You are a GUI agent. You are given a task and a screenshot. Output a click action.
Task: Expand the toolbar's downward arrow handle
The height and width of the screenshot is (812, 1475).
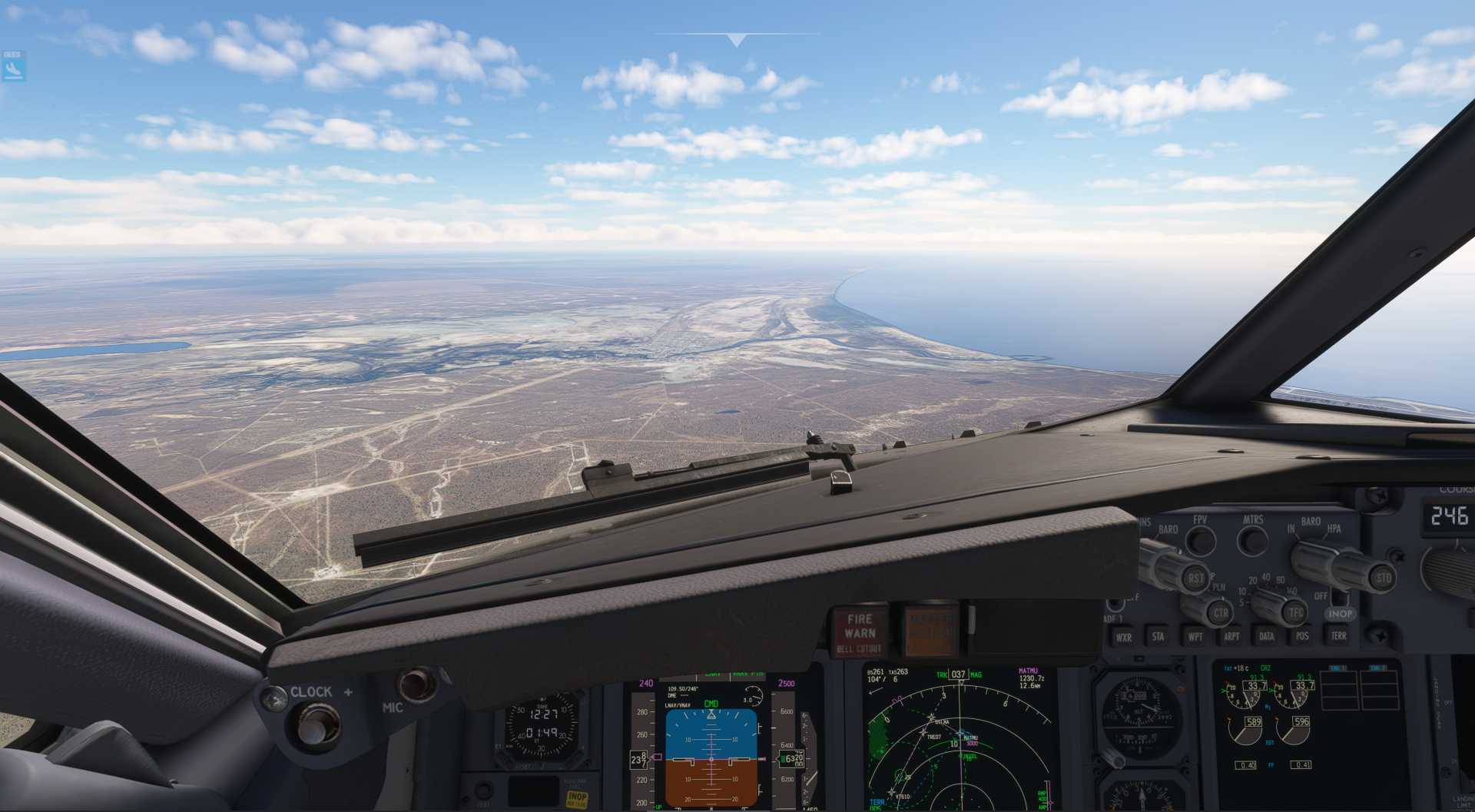point(737,40)
